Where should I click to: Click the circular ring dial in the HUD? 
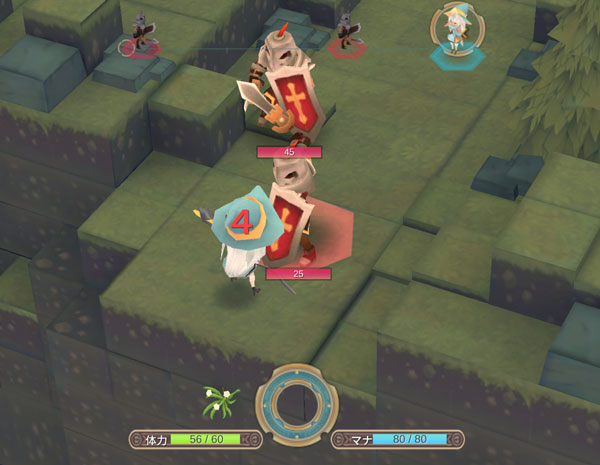296,407
